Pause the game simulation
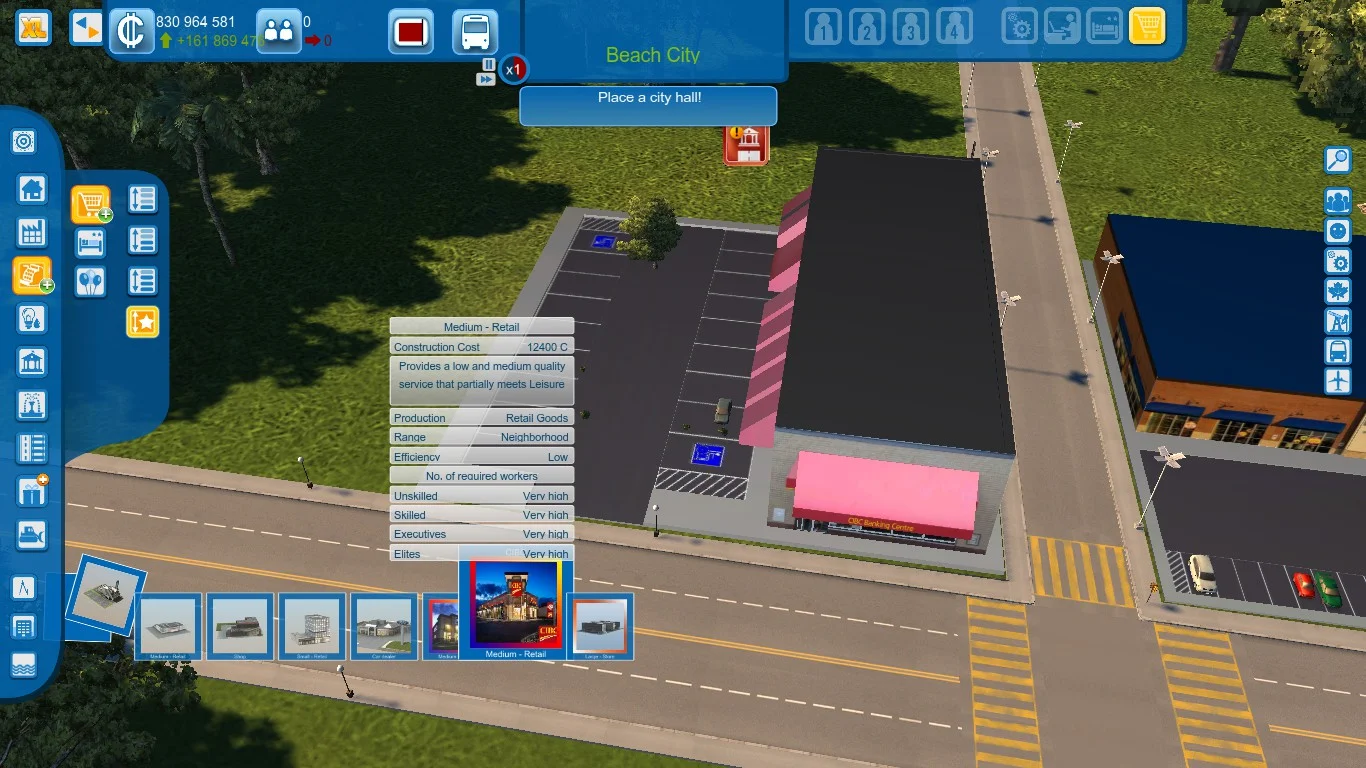Image resolution: width=1366 pixels, height=768 pixels. (x=488, y=64)
